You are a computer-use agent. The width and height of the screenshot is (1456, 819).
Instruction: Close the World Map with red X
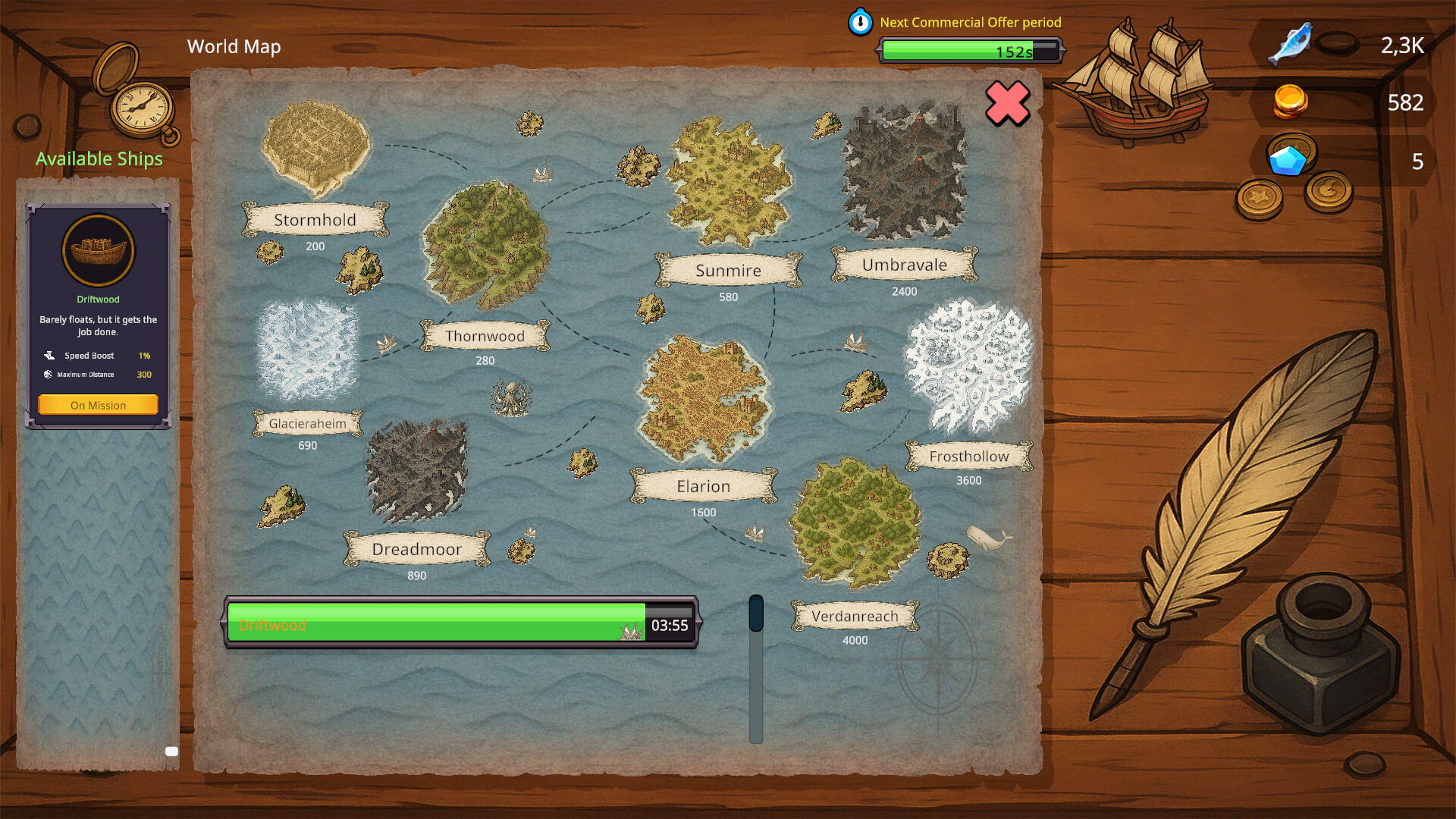point(1007,103)
